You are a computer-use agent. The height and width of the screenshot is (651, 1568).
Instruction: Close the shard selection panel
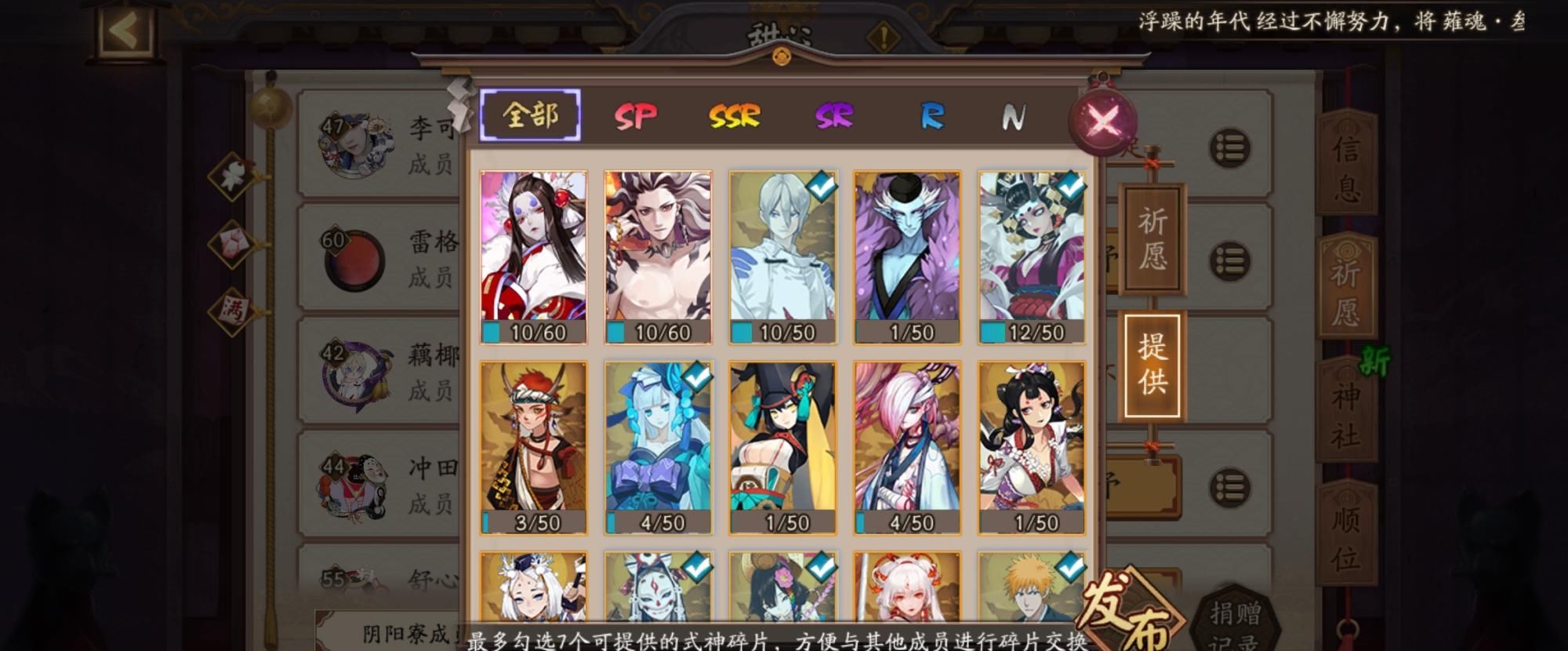click(1103, 121)
